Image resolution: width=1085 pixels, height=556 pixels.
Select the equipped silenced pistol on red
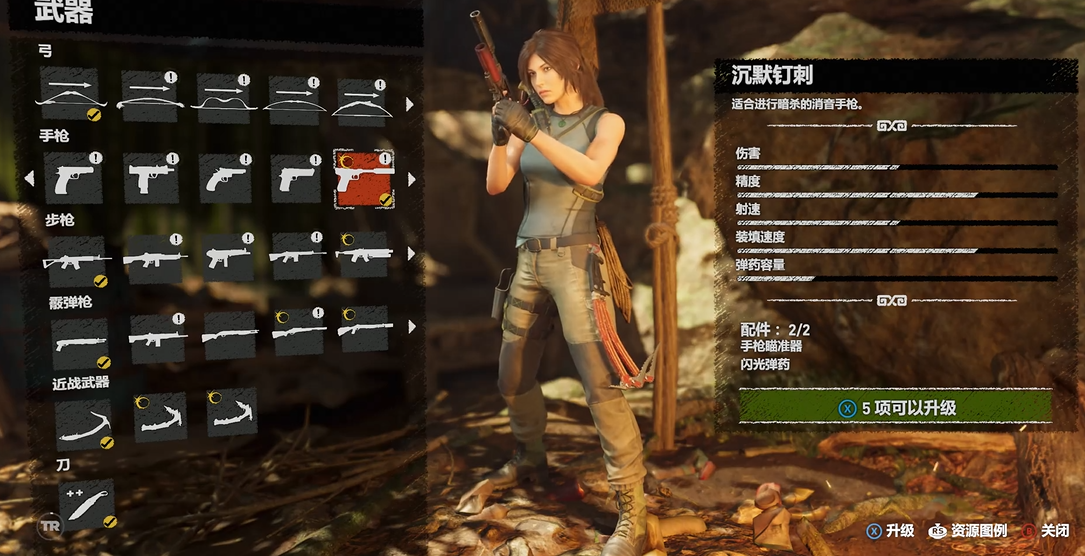pos(363,179)
